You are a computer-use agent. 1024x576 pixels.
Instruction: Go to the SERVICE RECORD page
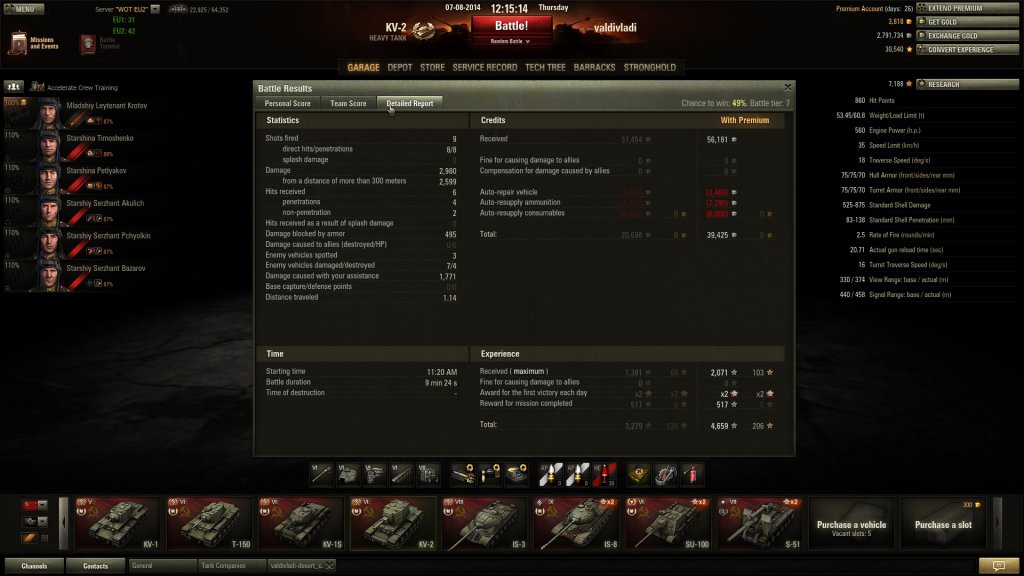click(484, 68)
